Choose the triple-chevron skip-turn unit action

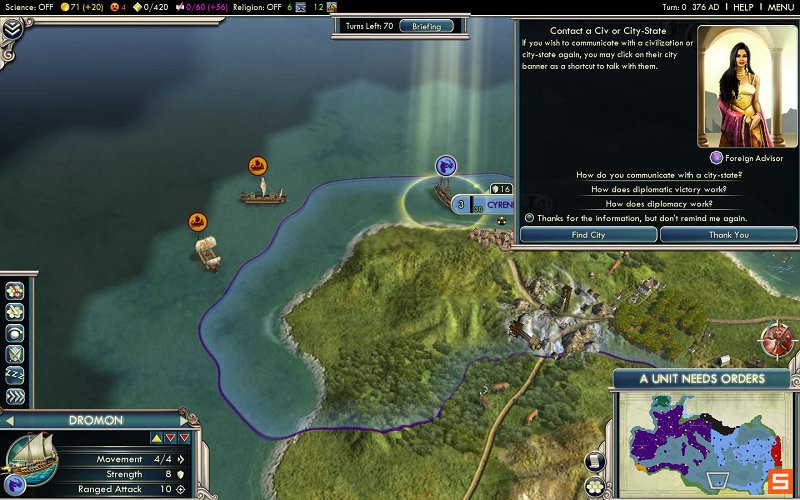tap(15, 396)
